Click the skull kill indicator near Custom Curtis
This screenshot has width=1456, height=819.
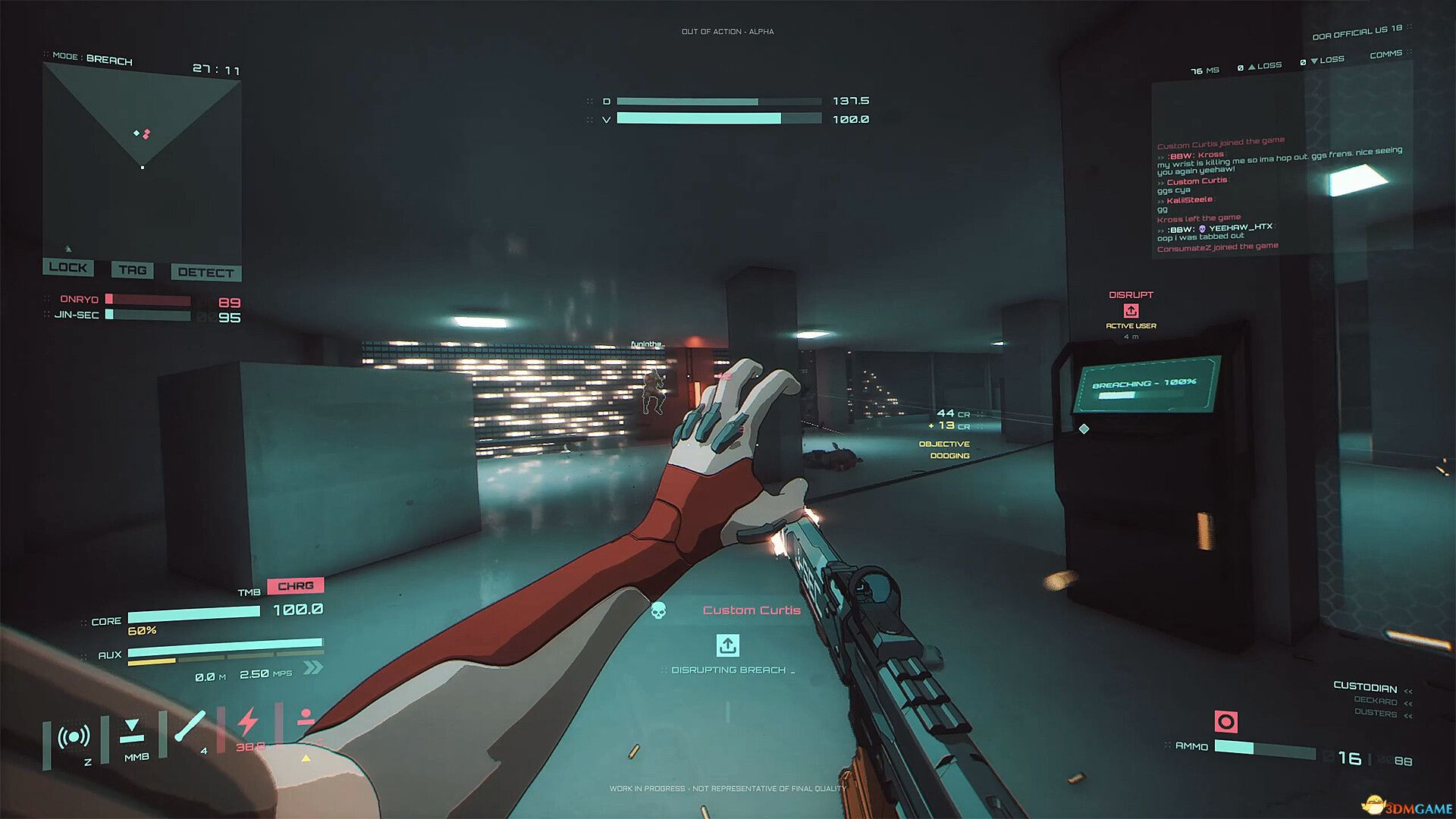(x=658, y=609)
